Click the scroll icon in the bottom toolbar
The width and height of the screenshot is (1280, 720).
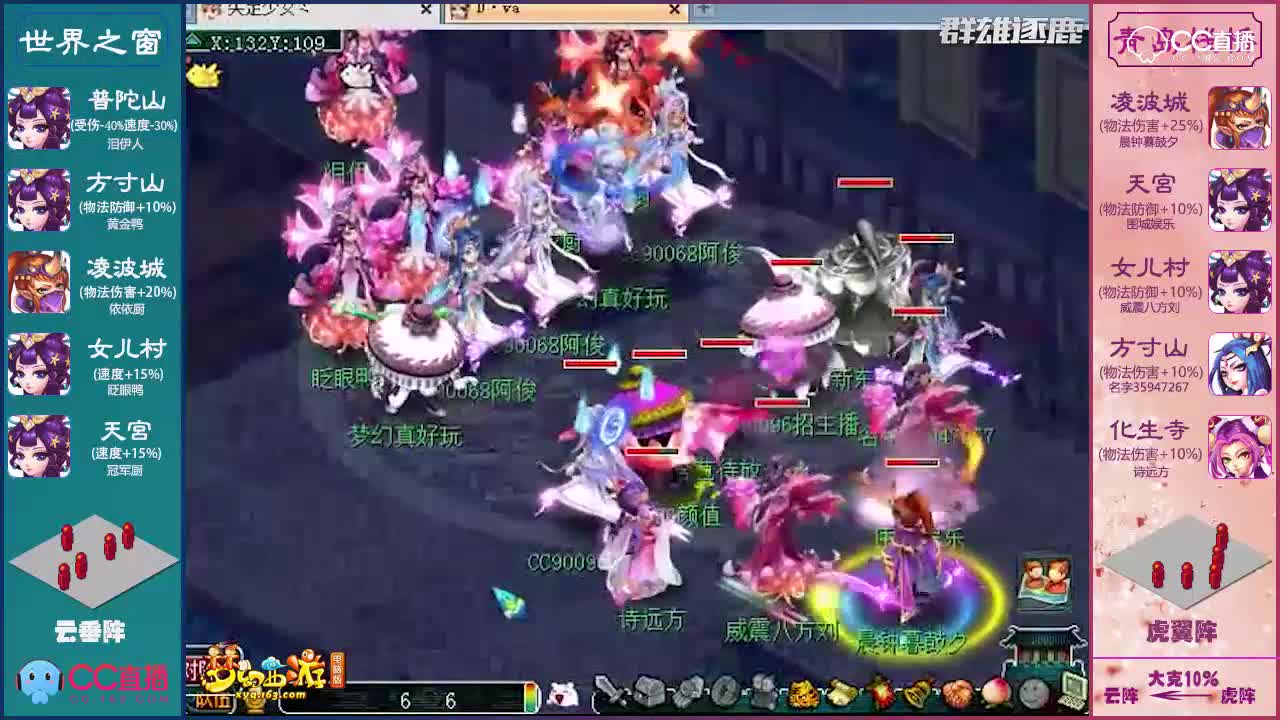pyautogui.click(x=842, y=693)
